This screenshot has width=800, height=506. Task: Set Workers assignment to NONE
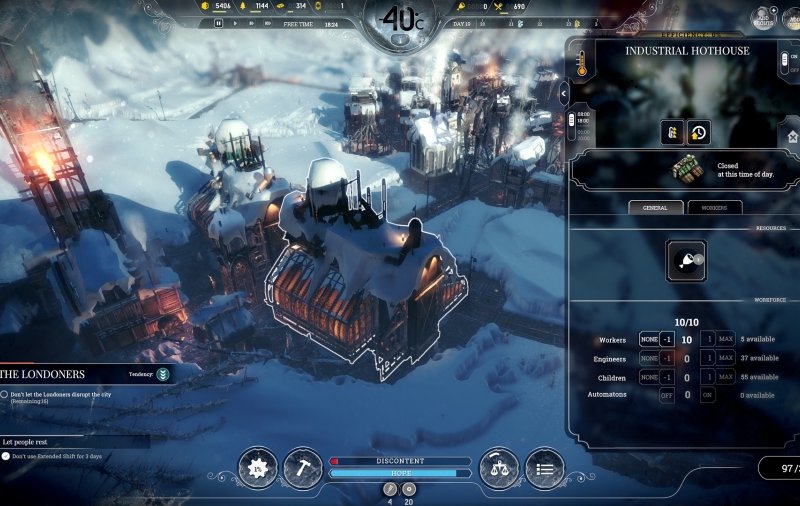pyautogui.click(x=649, y=340)
